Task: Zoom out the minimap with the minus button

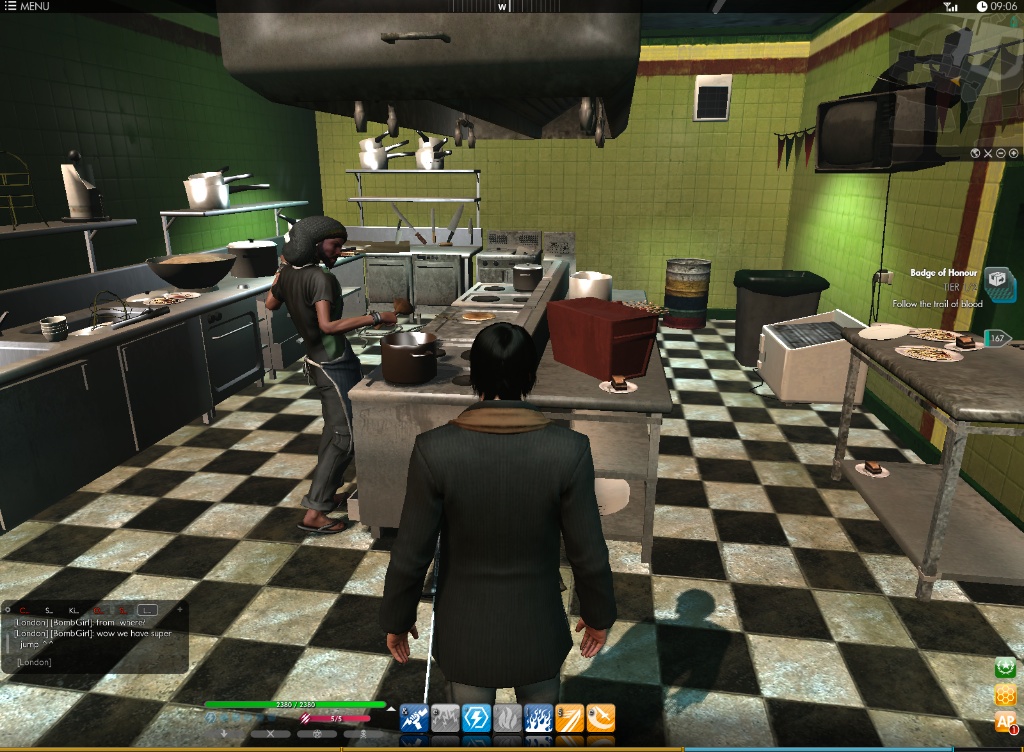Action: [1001, 153]
